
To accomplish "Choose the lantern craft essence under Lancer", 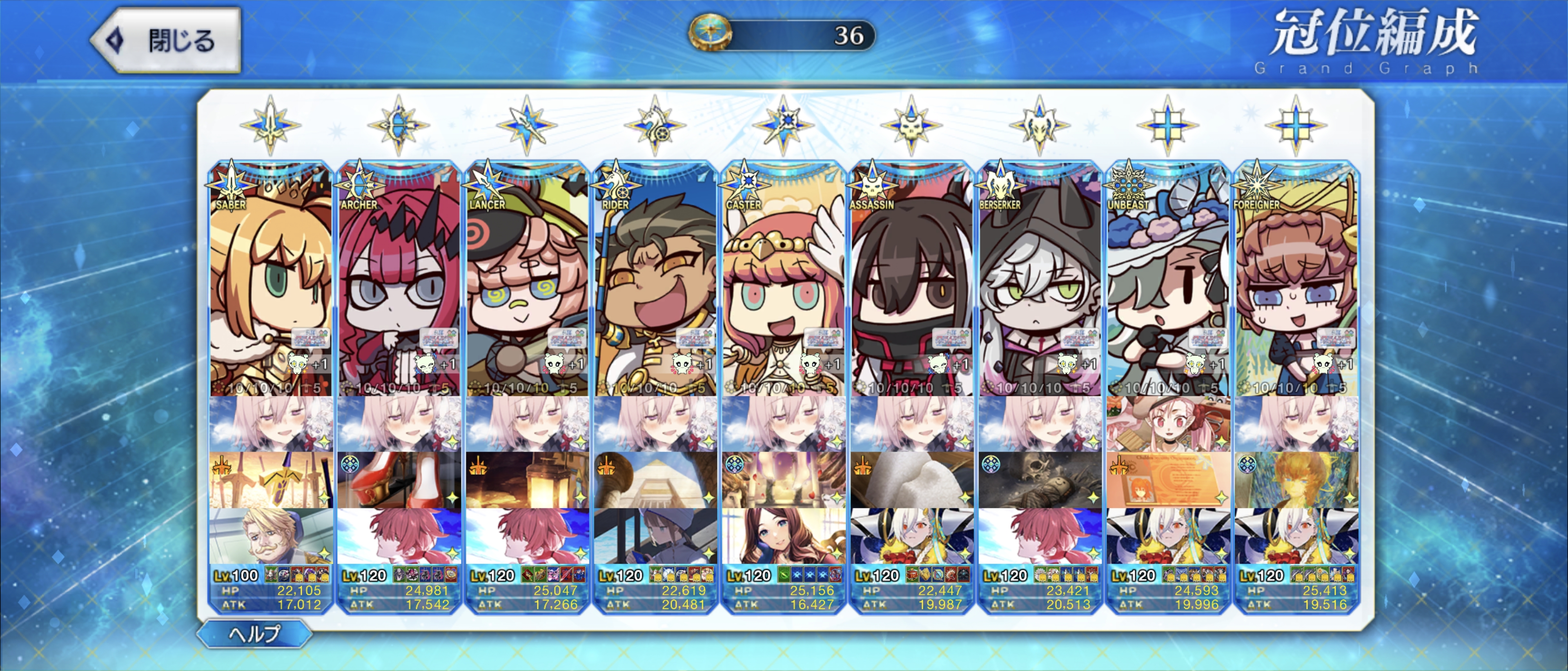I will point(527,480).
